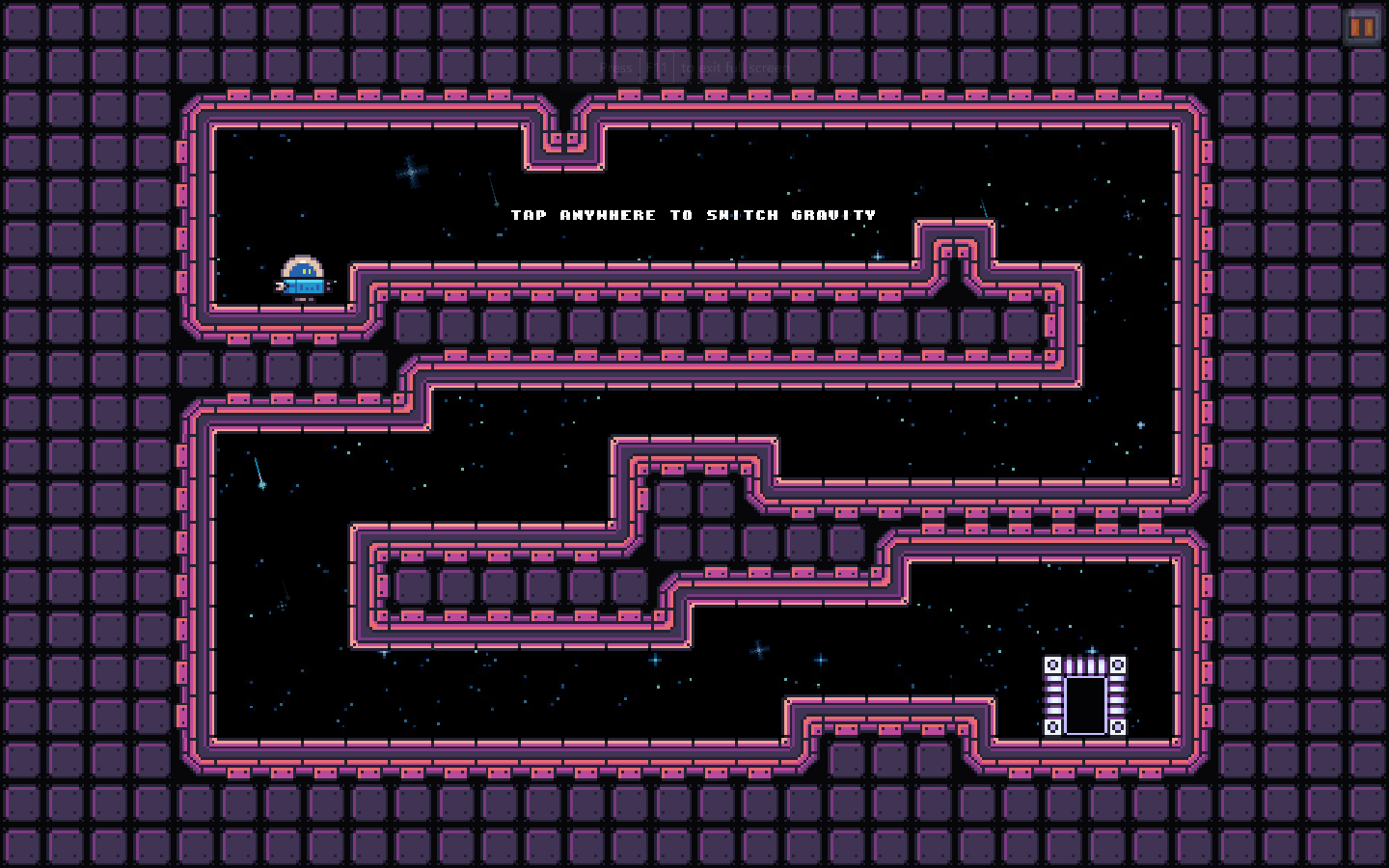
Task: Click inside the goal doorway opening
Action: pyautogui.click(x=1084, y=703)
